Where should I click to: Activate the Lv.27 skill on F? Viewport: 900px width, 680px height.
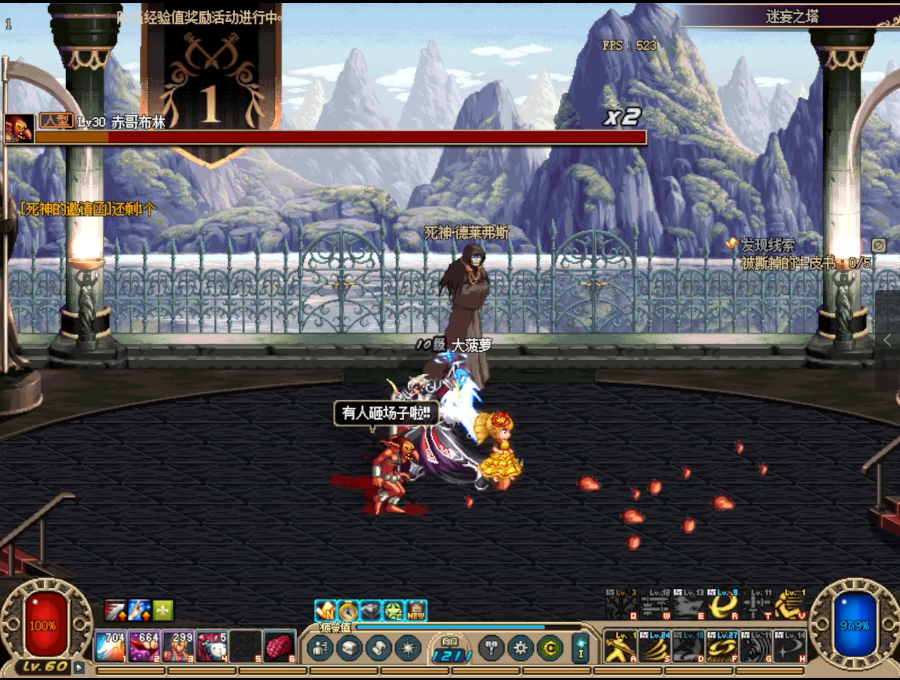point(723,646)
